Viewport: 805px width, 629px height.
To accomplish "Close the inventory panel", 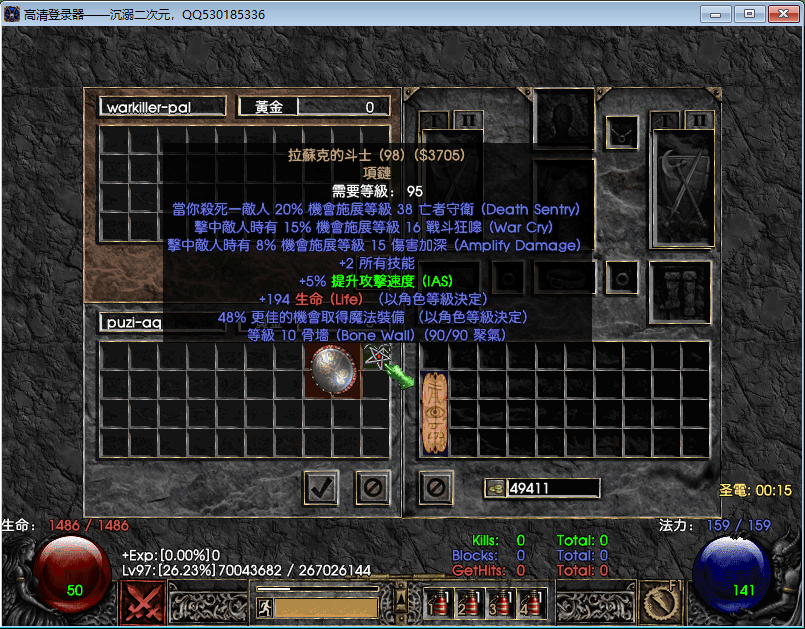I will point(436,488).
